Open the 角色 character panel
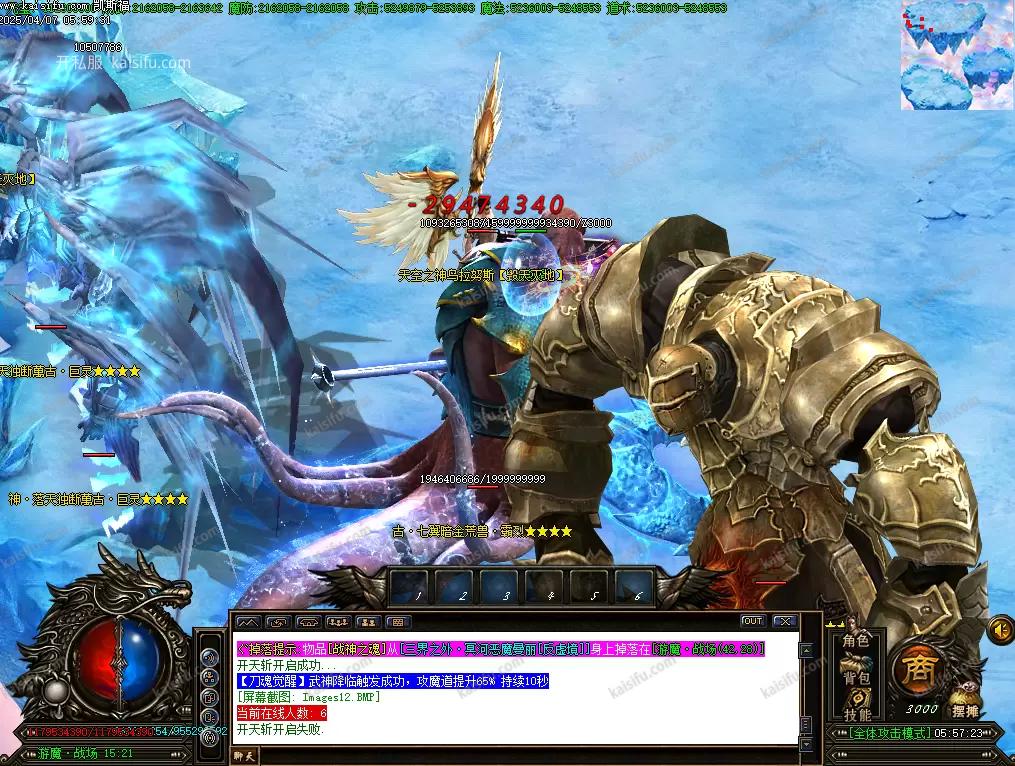 click(856, 640)
